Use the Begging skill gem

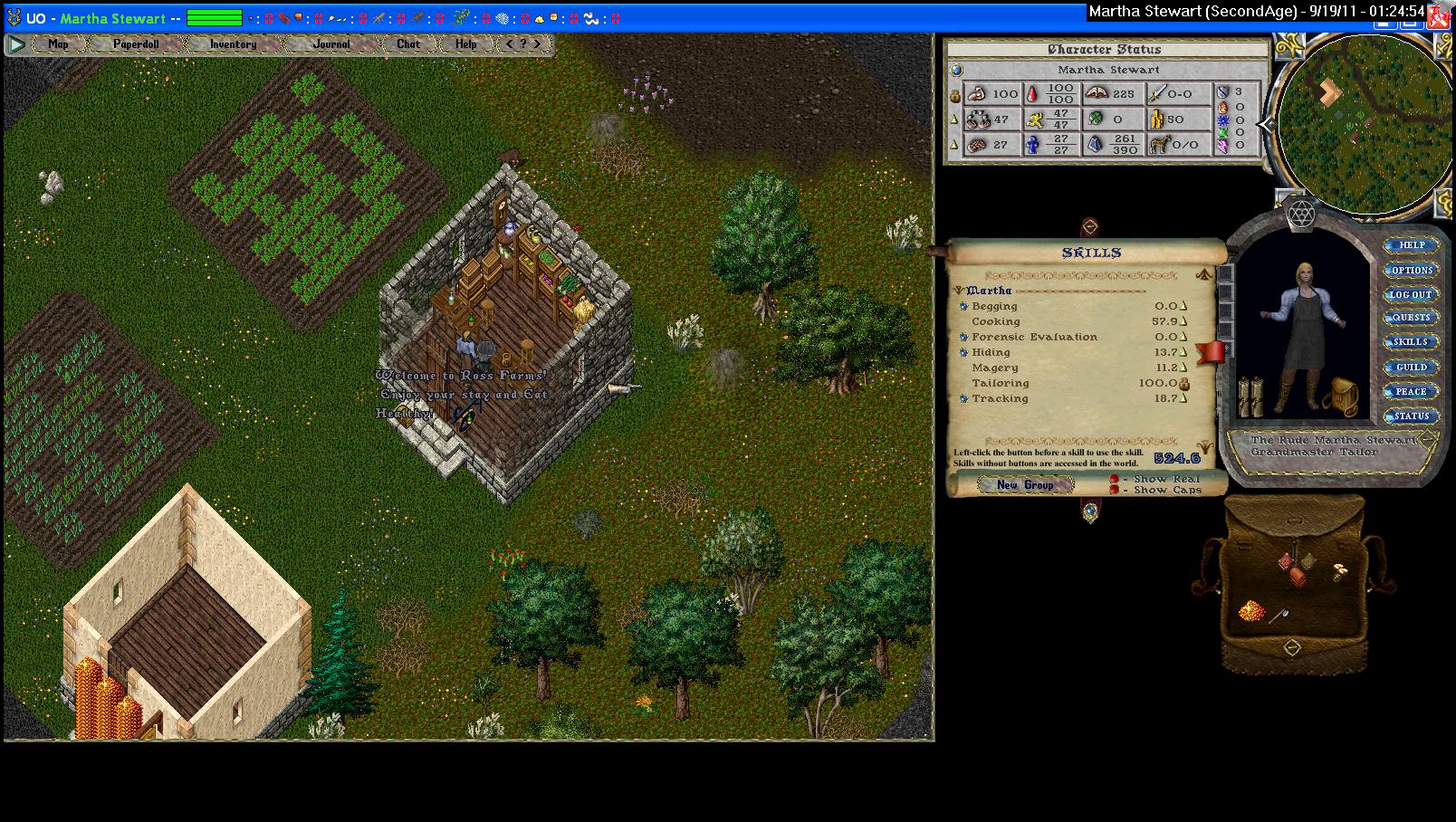[964, 306]
